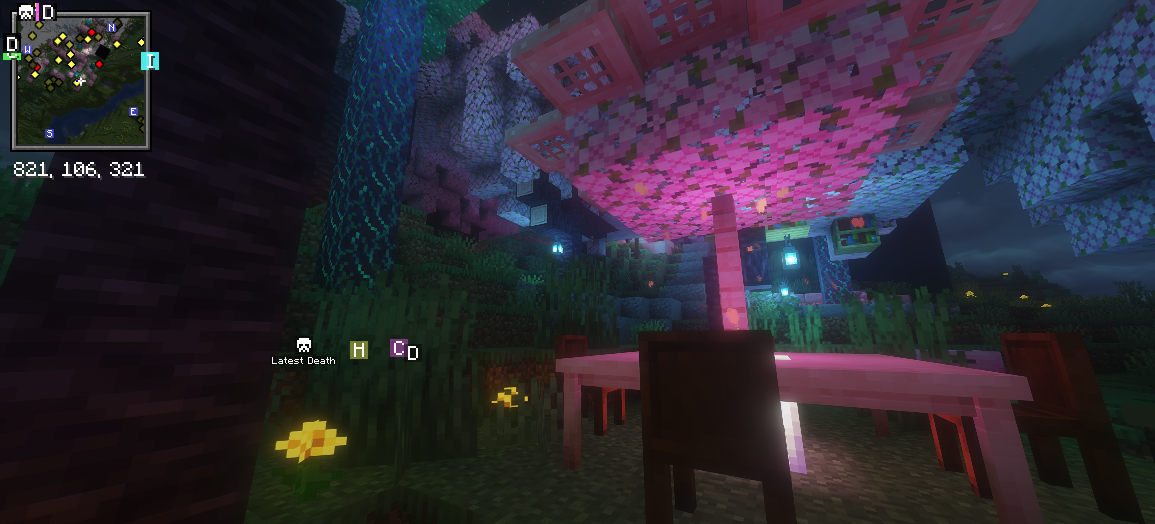Click the minimap in the corner
The width and height of the screenshot is (1155, 524).
pyautogui.click(x=80, y=82)
